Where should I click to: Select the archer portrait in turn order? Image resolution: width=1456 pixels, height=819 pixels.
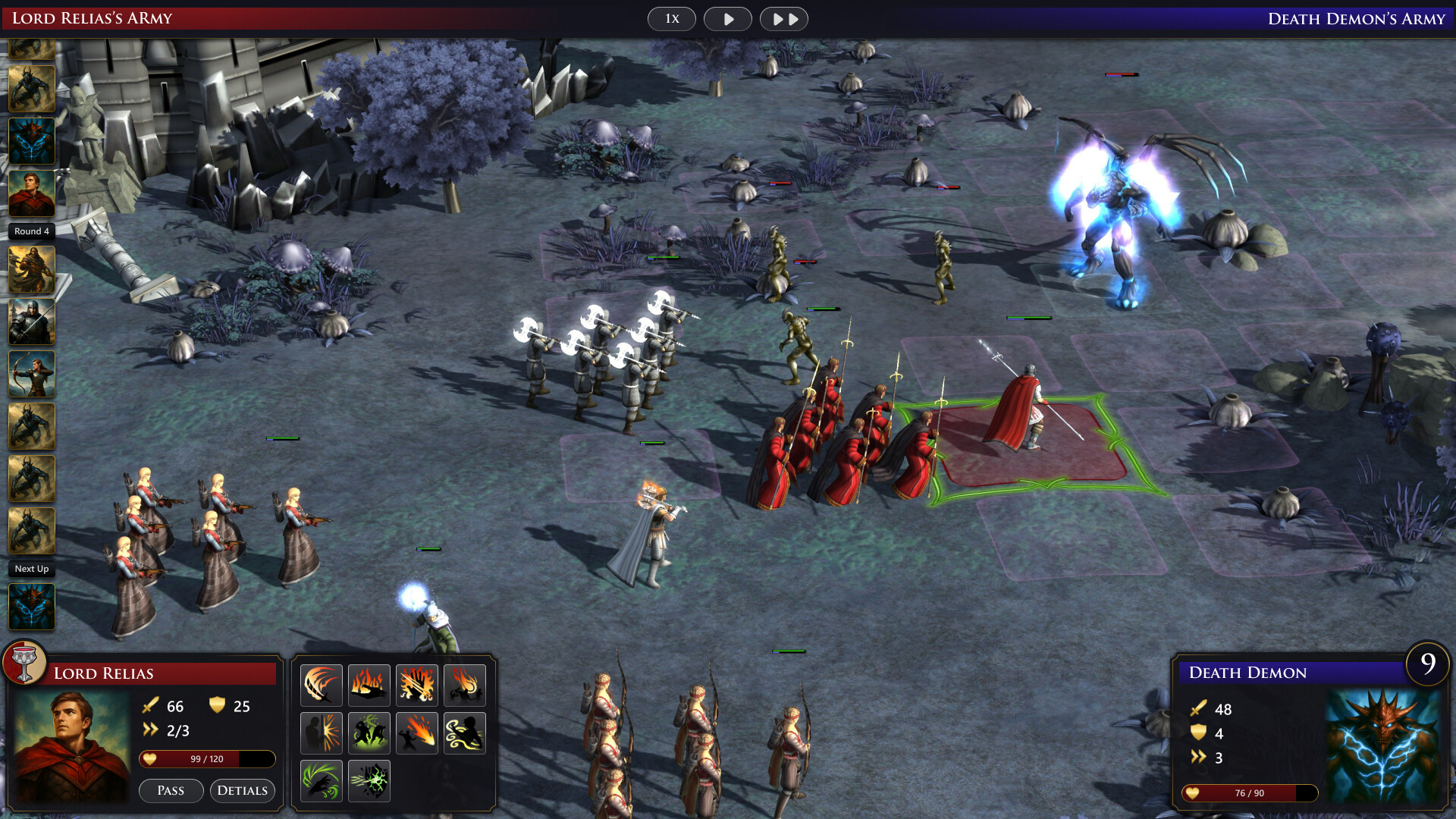(31, 374)
